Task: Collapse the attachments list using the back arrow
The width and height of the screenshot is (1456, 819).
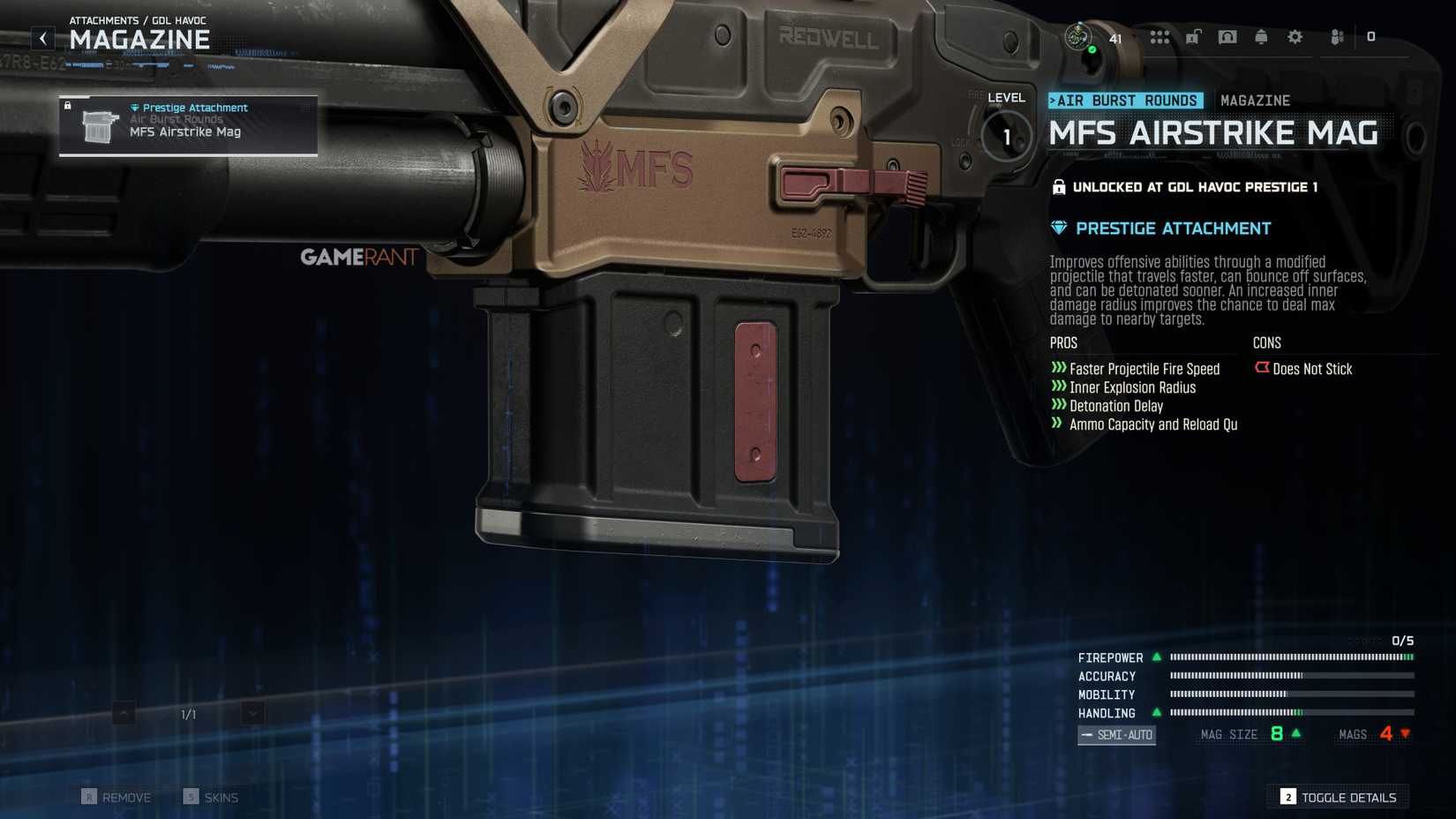Action: pos(41,37)
